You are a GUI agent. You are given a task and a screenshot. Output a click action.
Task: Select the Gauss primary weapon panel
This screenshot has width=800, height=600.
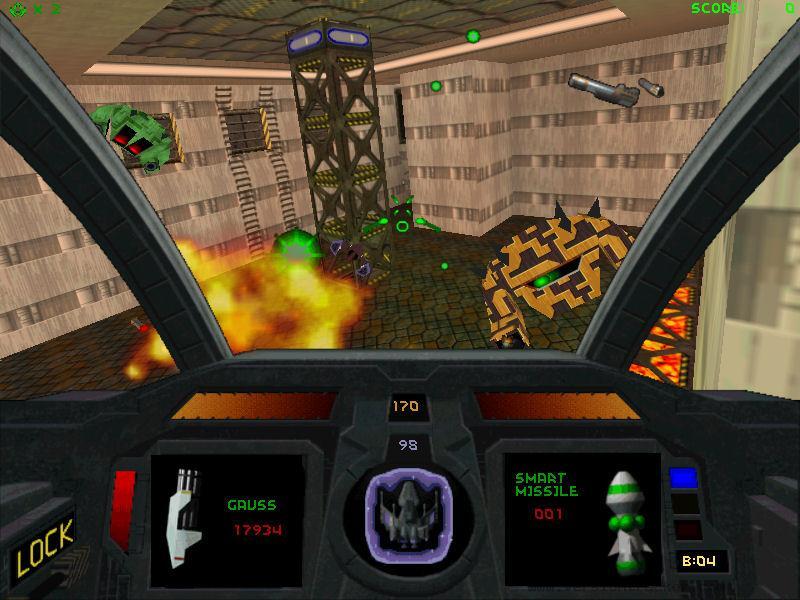click(227, 519)
